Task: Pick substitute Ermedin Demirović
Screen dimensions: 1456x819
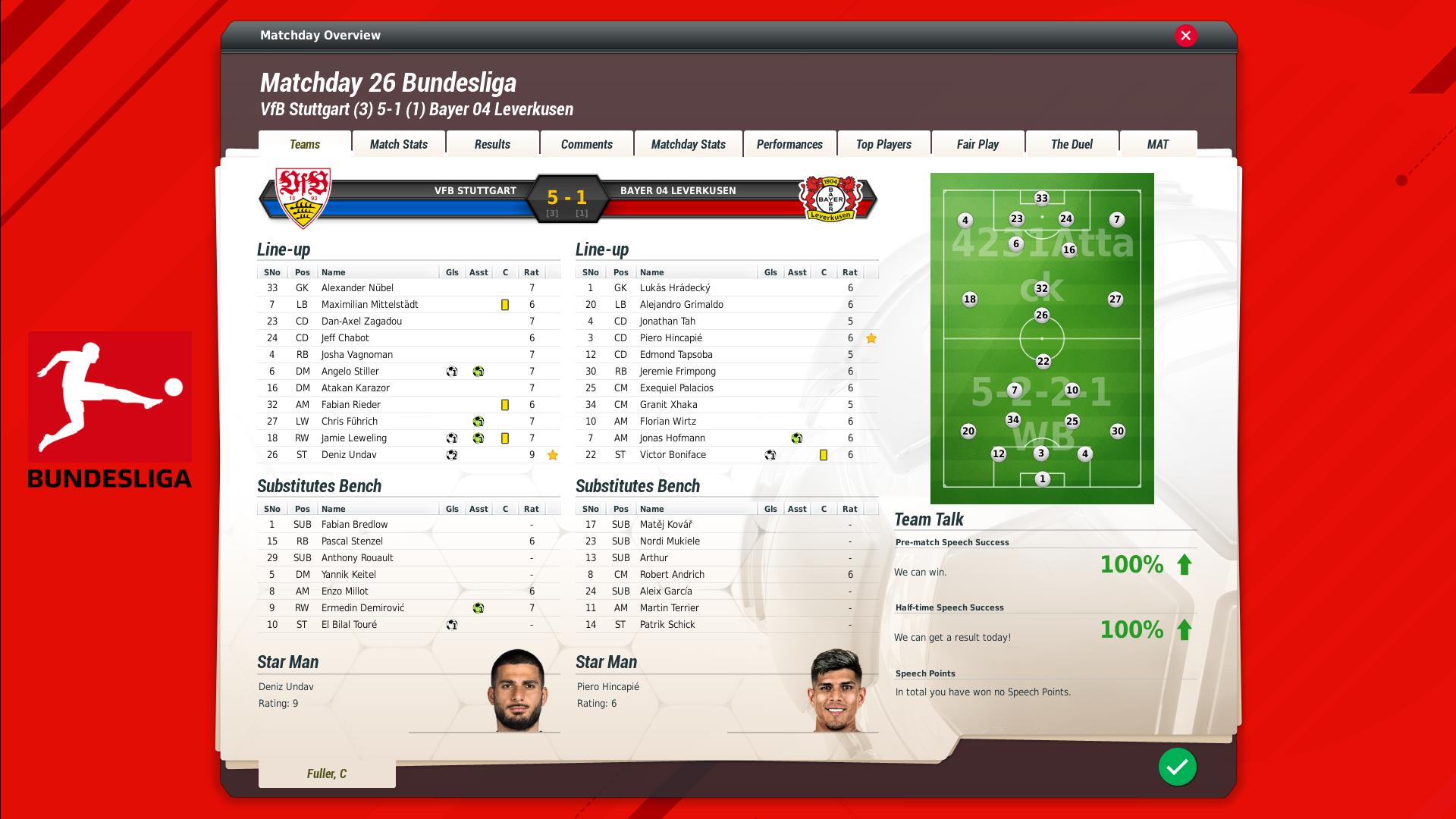Action: [x=362, y=608]
